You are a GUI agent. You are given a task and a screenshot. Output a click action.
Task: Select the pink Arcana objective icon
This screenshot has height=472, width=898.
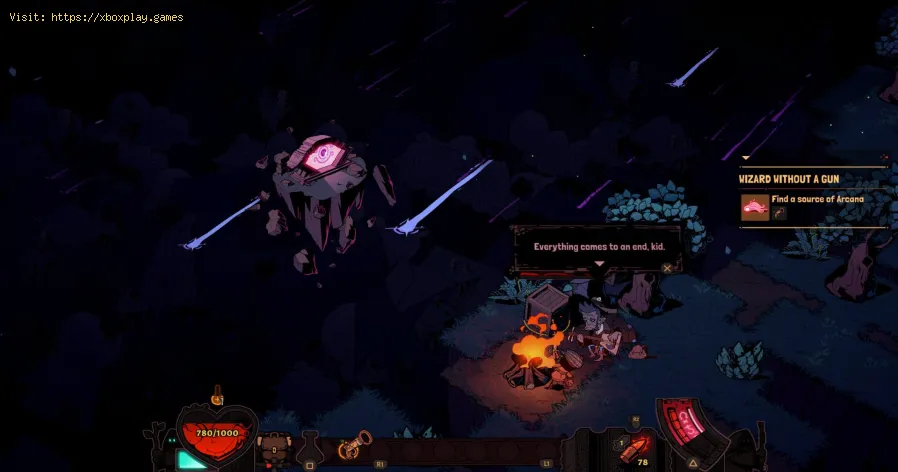754,207
